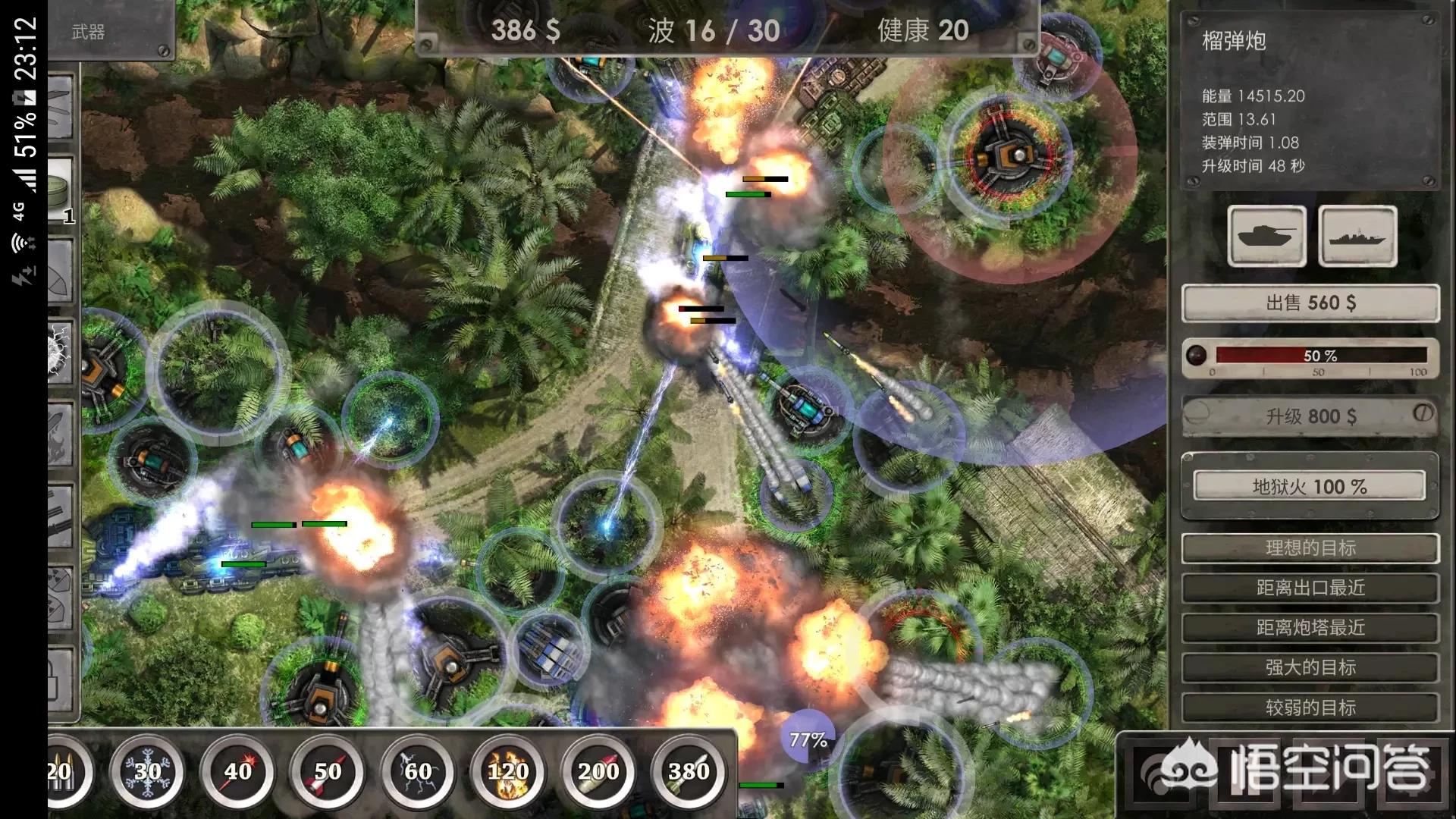Set targeting to 距离炮塔最近
1456x819 pixels.
pyautogui.click(x=1310, y=628)
